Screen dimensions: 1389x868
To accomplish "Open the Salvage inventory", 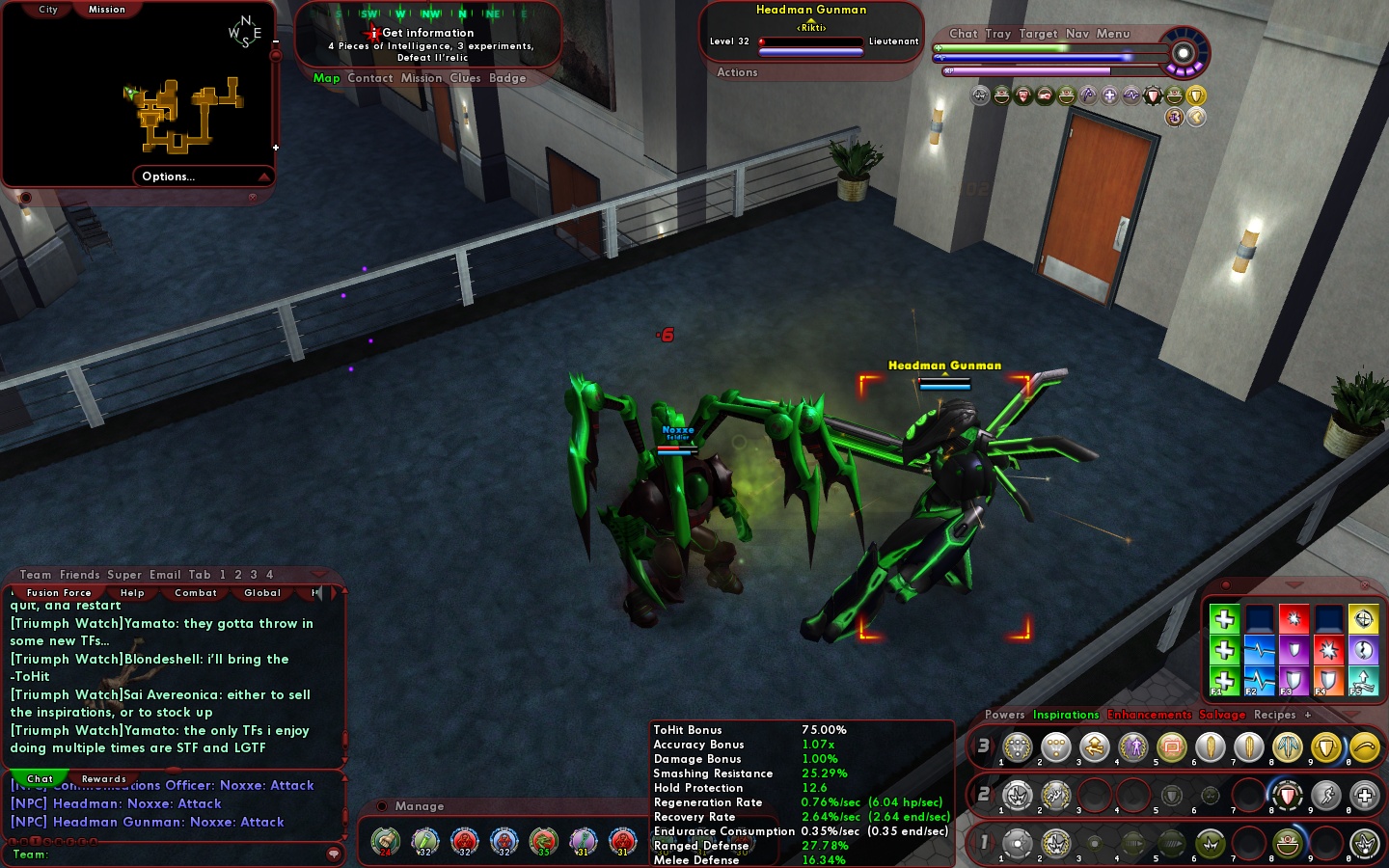I will click(1222, 715).
